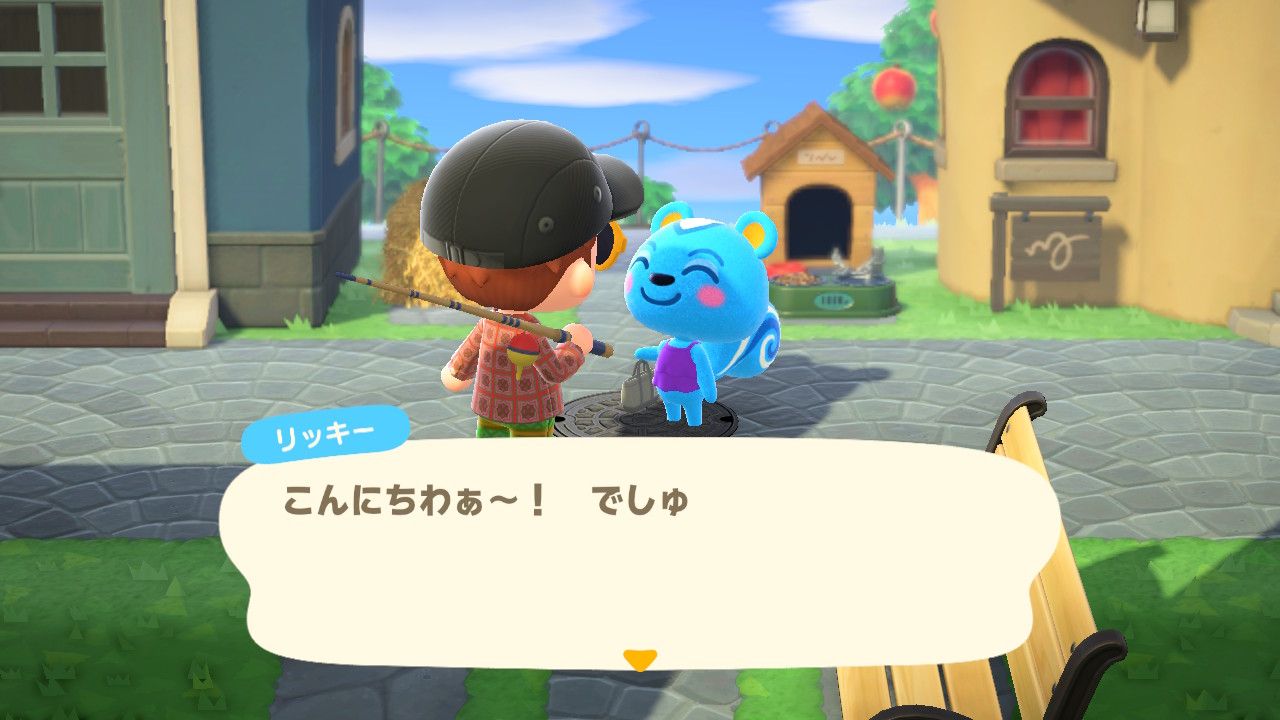Click the player character wearing black cap
Viewport: 1280px width, 720px height.
click(x=520, y=270)
